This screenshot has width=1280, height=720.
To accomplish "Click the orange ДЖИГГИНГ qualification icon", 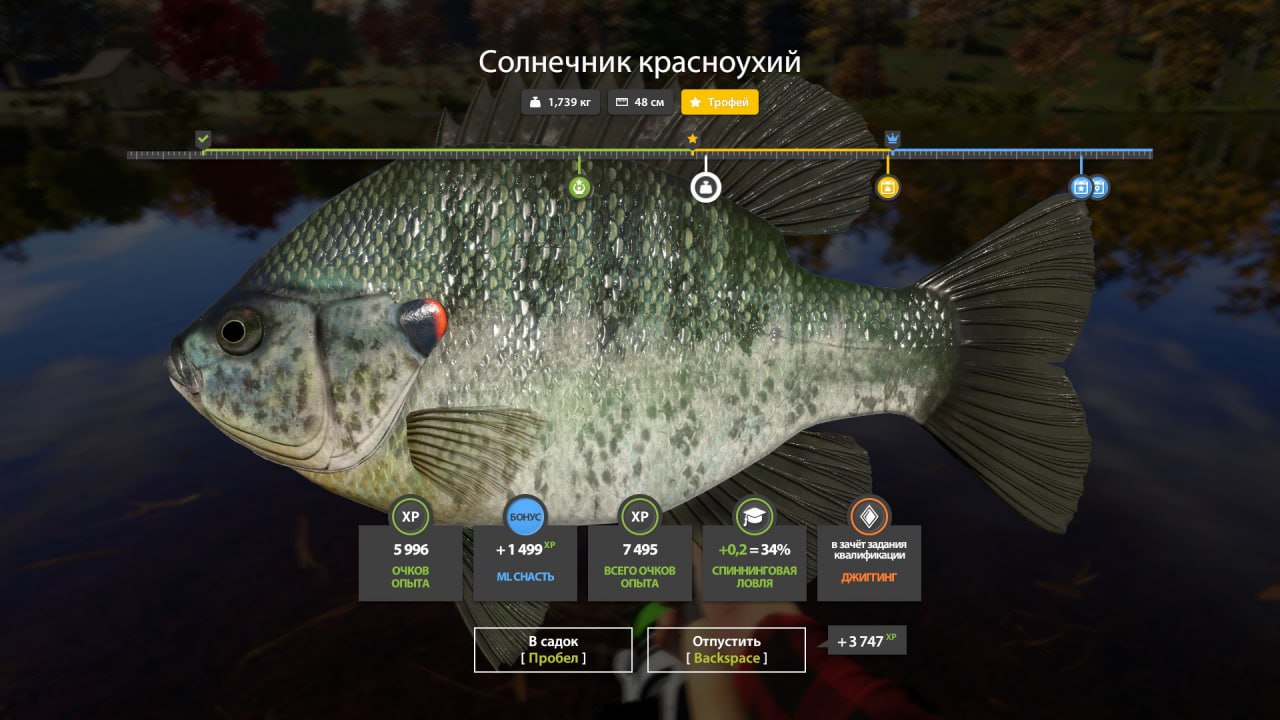I will point(869,517).
